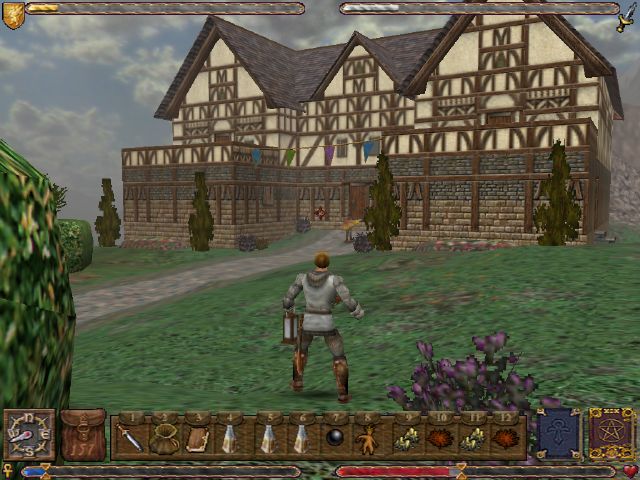Select the black pearl in slot 7
Screen dimensions: 640x480
pos(335,439)
